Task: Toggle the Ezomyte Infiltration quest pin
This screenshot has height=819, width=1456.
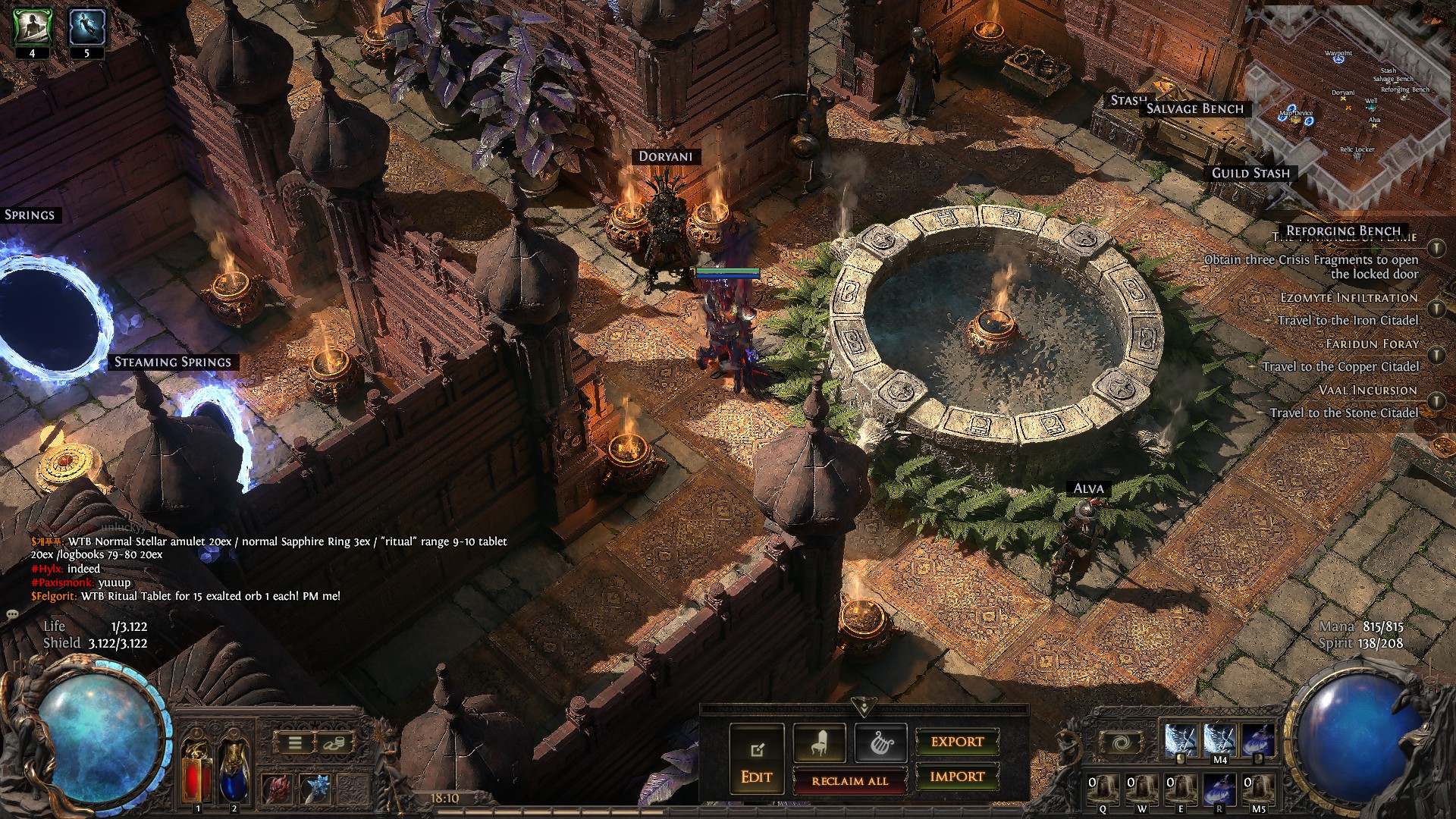Action: (1436, 309)
